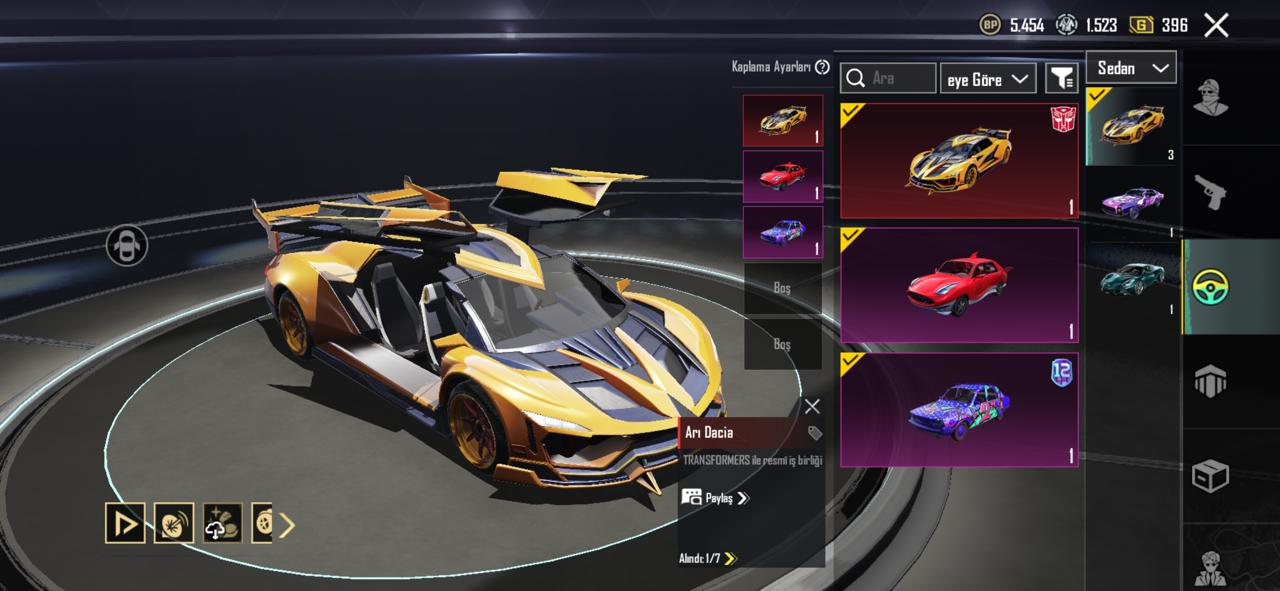
Task: Play the vehicle skin preview animation
Action: point(125,523)
